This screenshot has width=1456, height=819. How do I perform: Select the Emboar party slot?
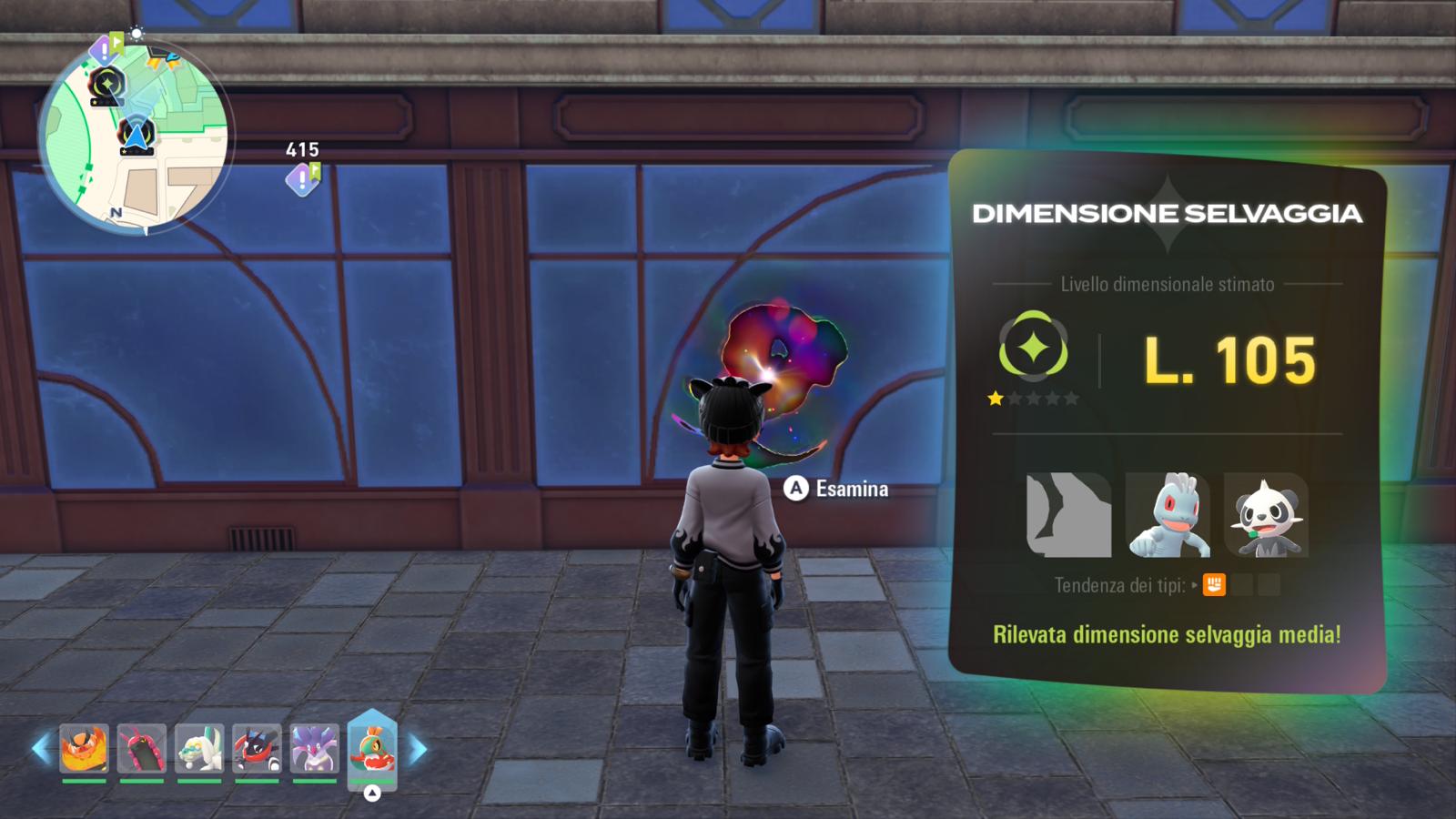tap(84, 748)
